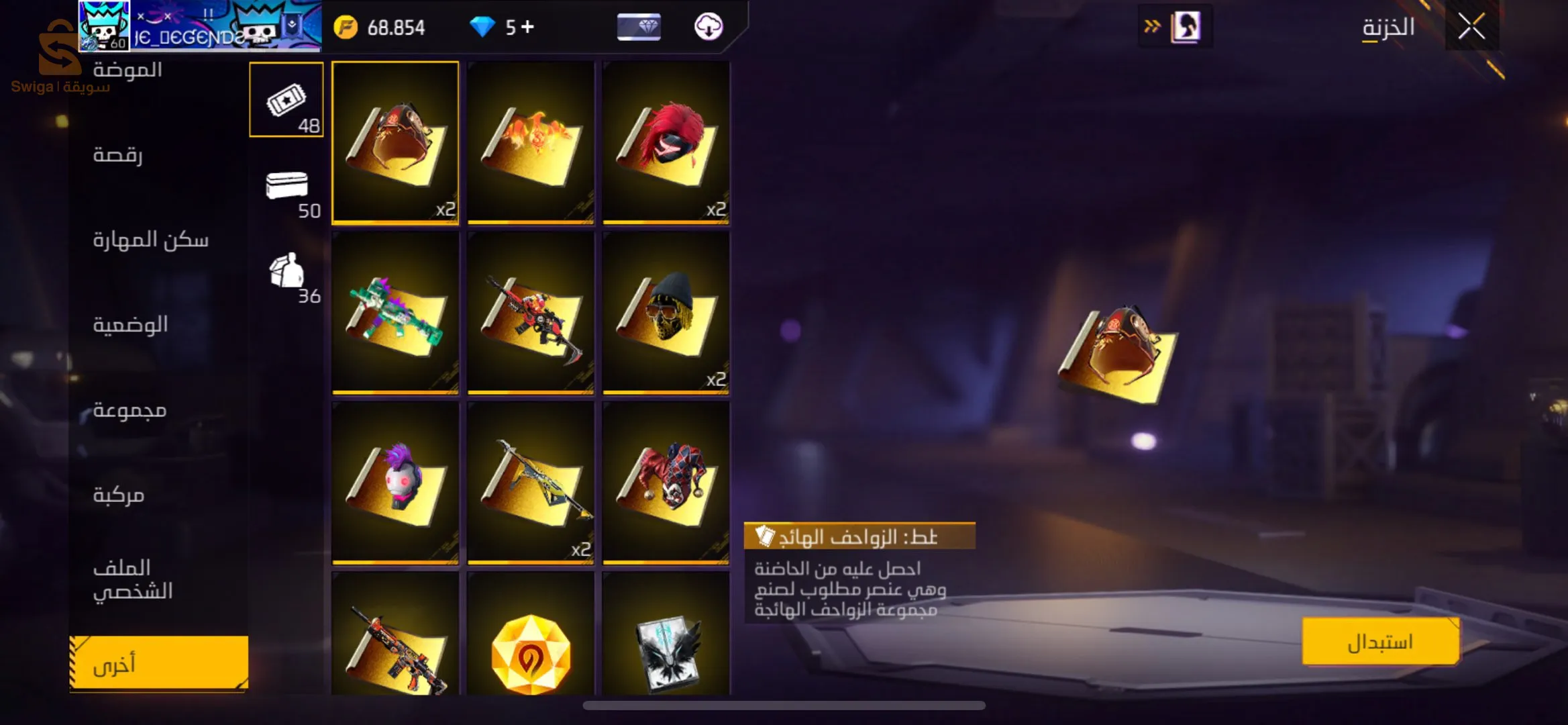Pick the green dinosaur gun blueprint
The image size is (1568, 725).
395,312
